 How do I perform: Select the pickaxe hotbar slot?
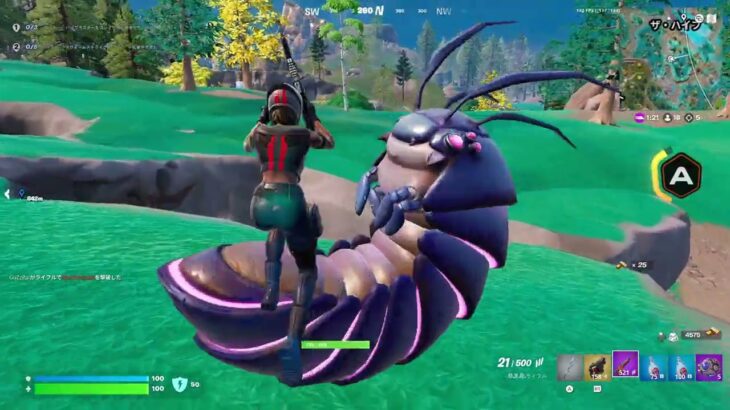click(569, 367)
